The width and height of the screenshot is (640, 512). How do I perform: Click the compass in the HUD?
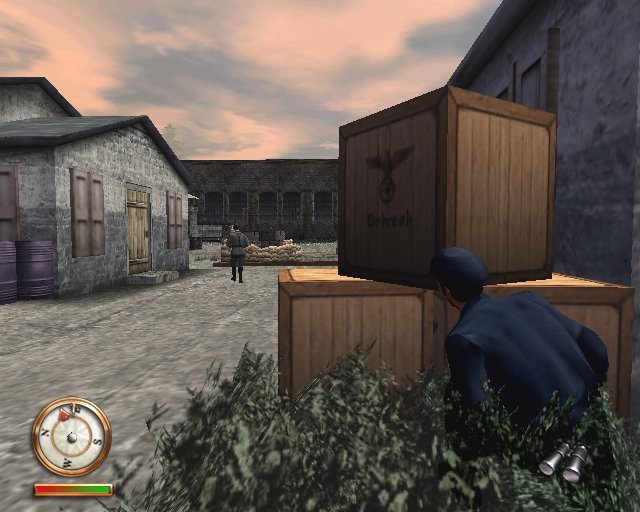[71, 436]
